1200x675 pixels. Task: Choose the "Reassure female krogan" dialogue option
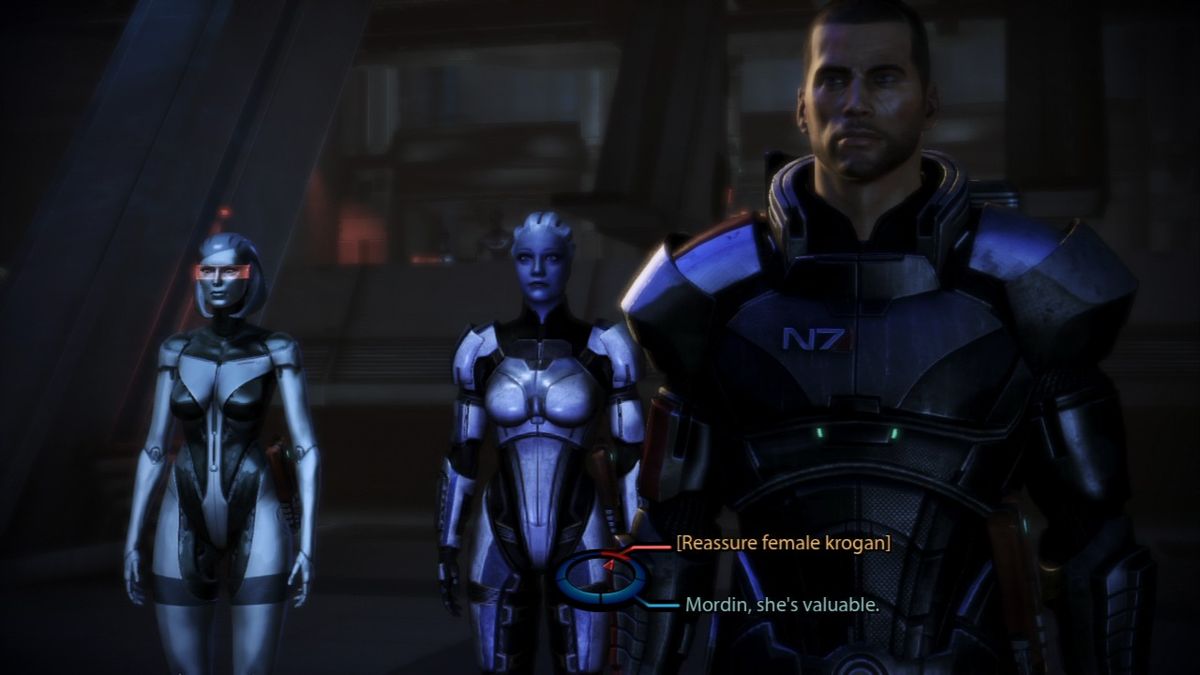[783, 543]
